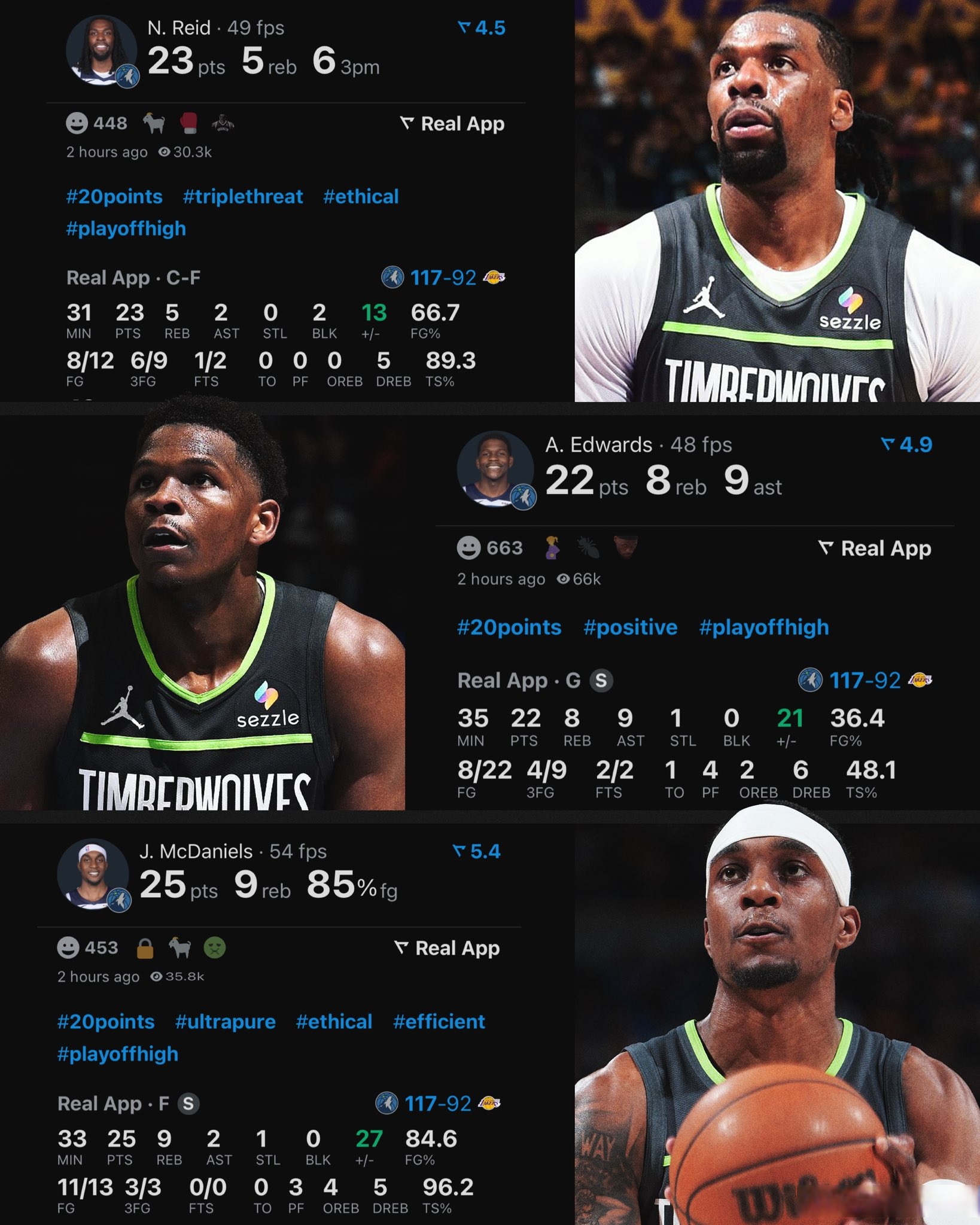Click the Timberwolves logo beside the 117-92 score

click(x=394, y=278)
